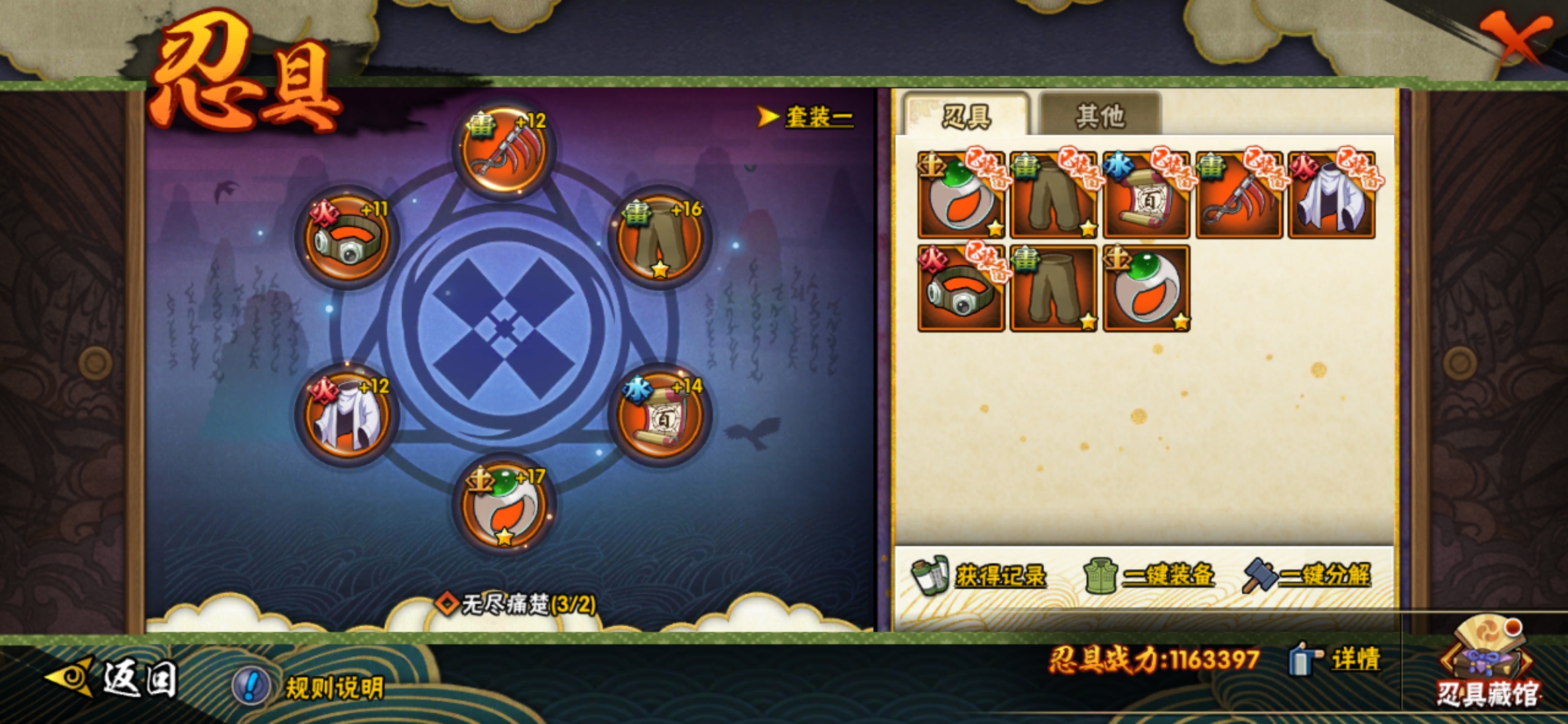Switch to the 其他 tab
The height and width of the screenshot is (724, 1568).
pyautogui.click(x=1099, y=116)
